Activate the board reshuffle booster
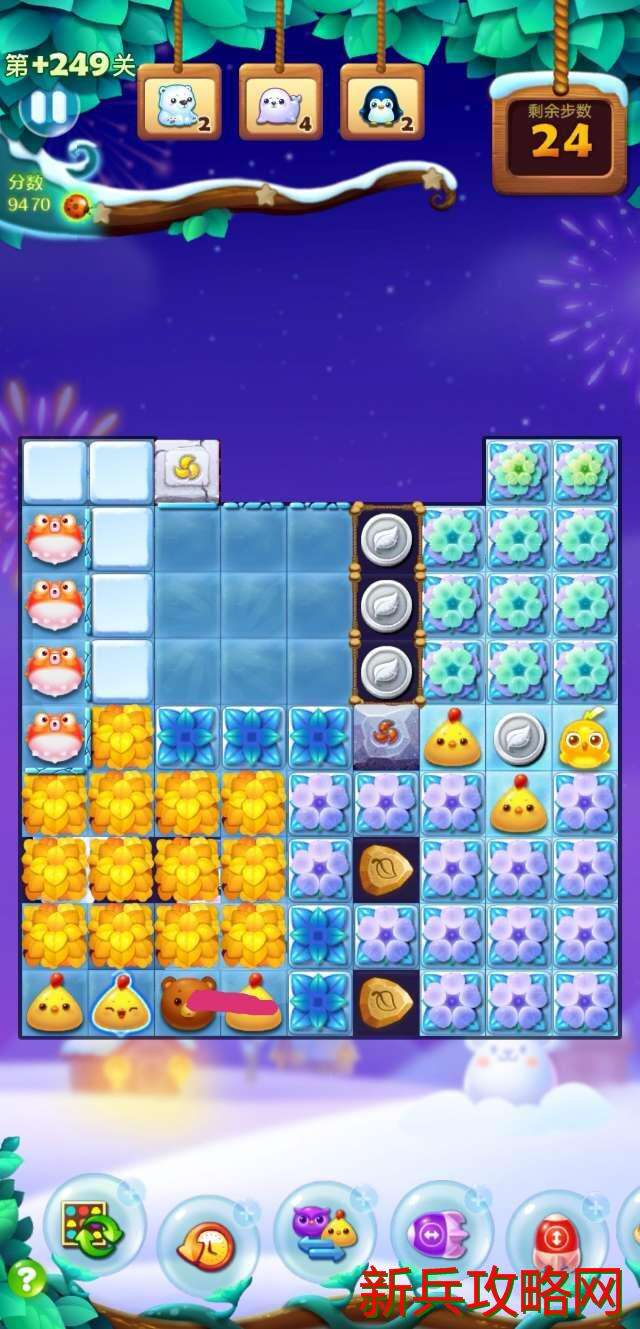640x1329 pixels. click(93, 1225)
